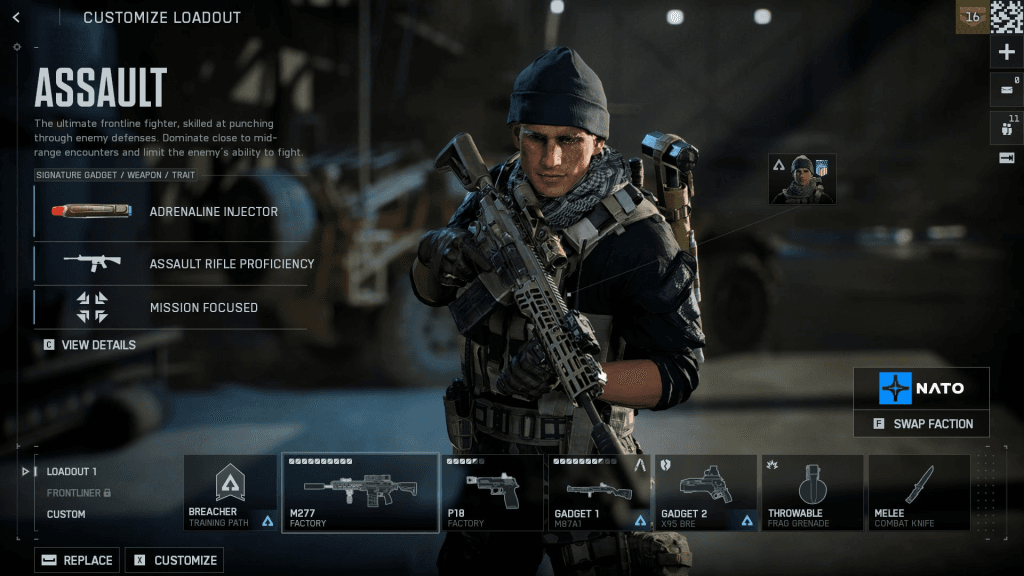Image resolution: width=1024 pixels, height=576 pixels.
Task: Select the Combat Knife melee slot
Action: [x=918, y=493]
